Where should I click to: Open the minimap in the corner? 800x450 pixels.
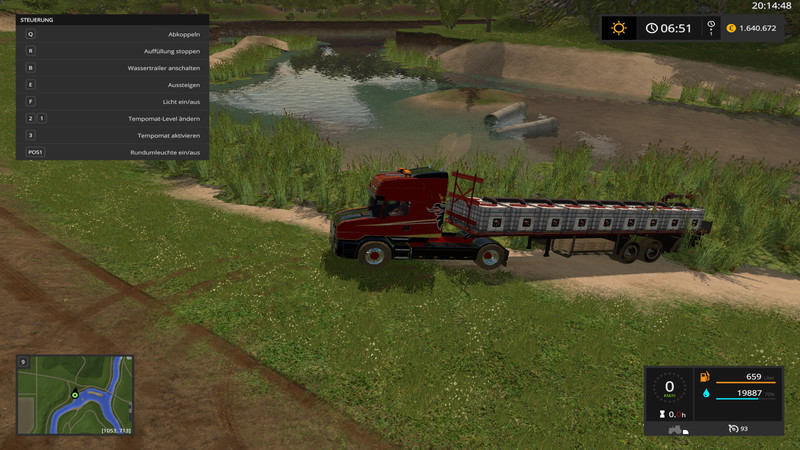point(75,396)
